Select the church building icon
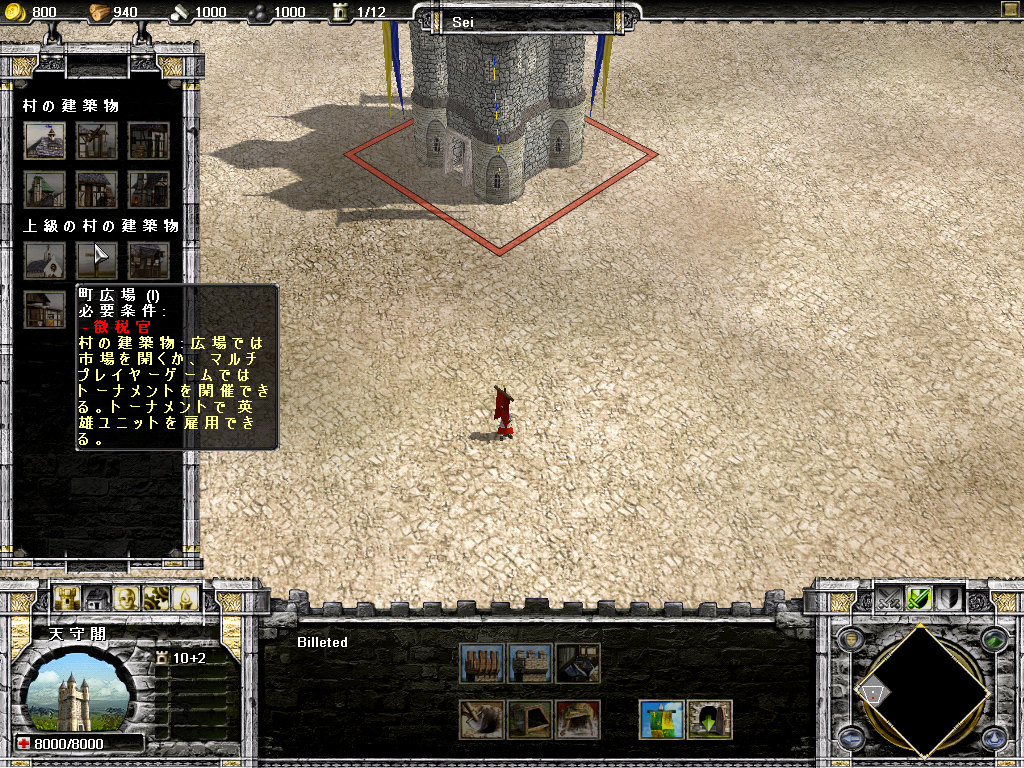Viewport: 1024px width, 768px height. click(45, 261)
